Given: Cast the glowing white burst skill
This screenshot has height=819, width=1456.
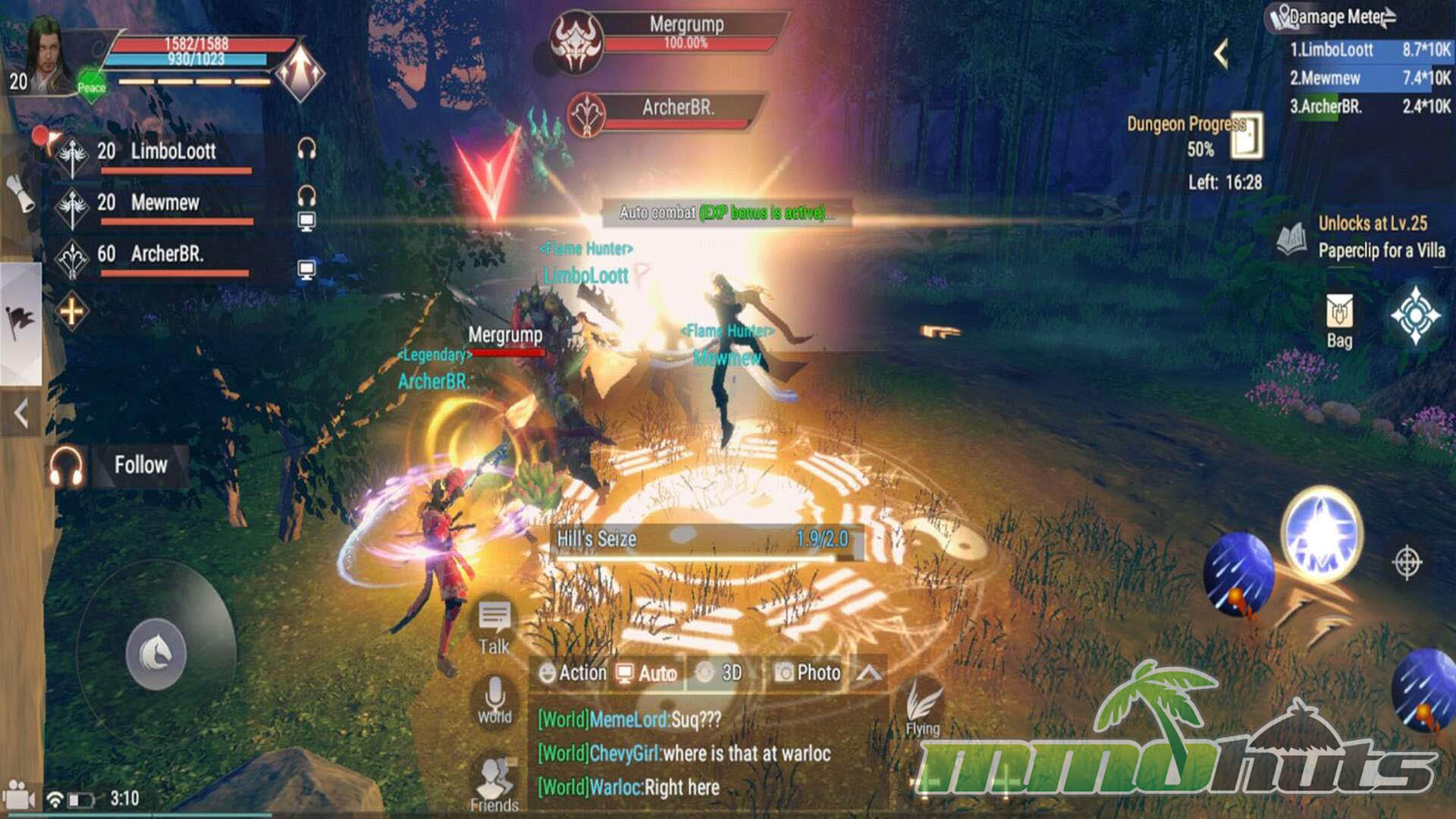Looking at the screenshot, I should coord(1321,535).
